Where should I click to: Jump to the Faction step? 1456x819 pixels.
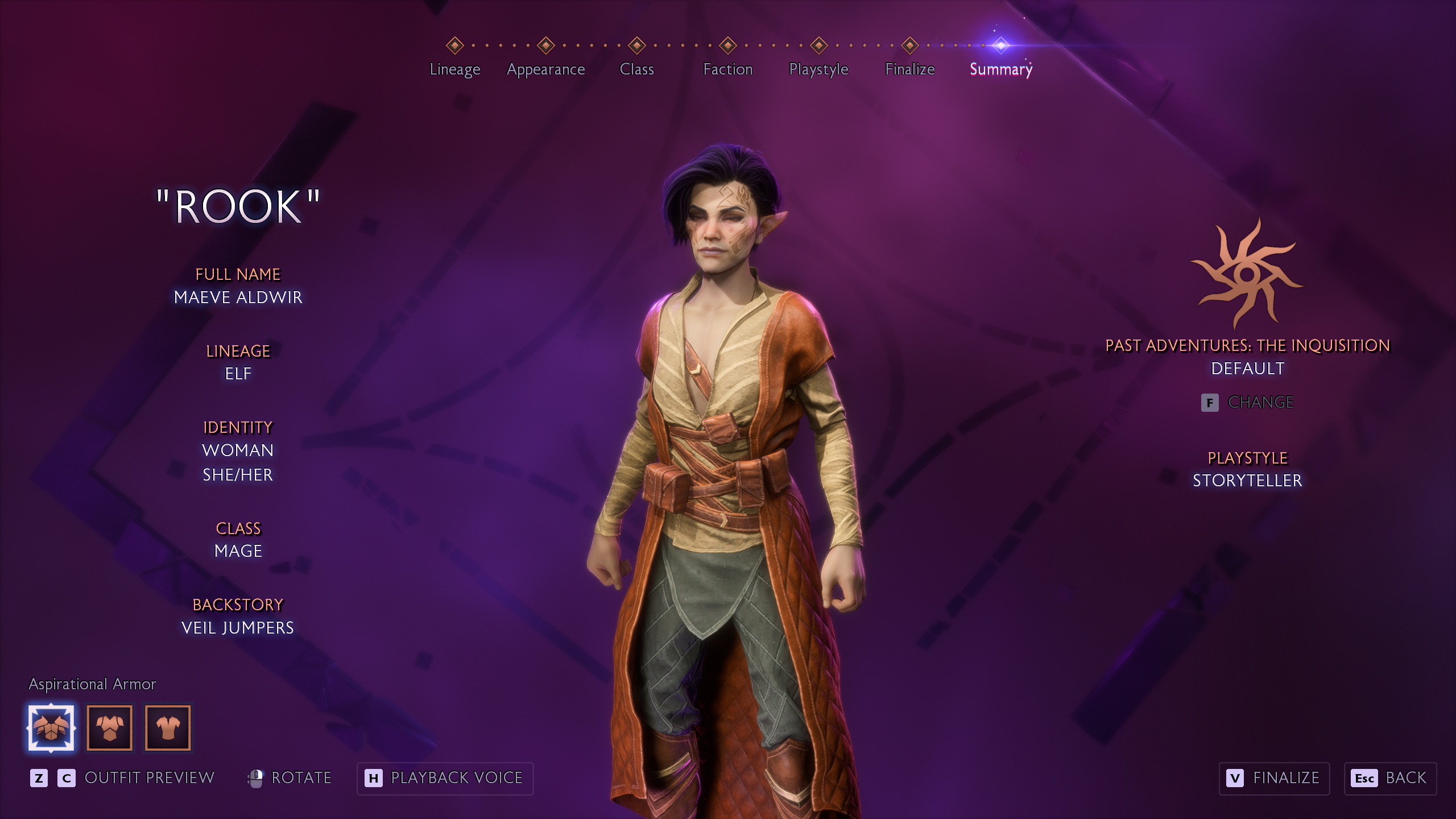[x=727, y=69]
